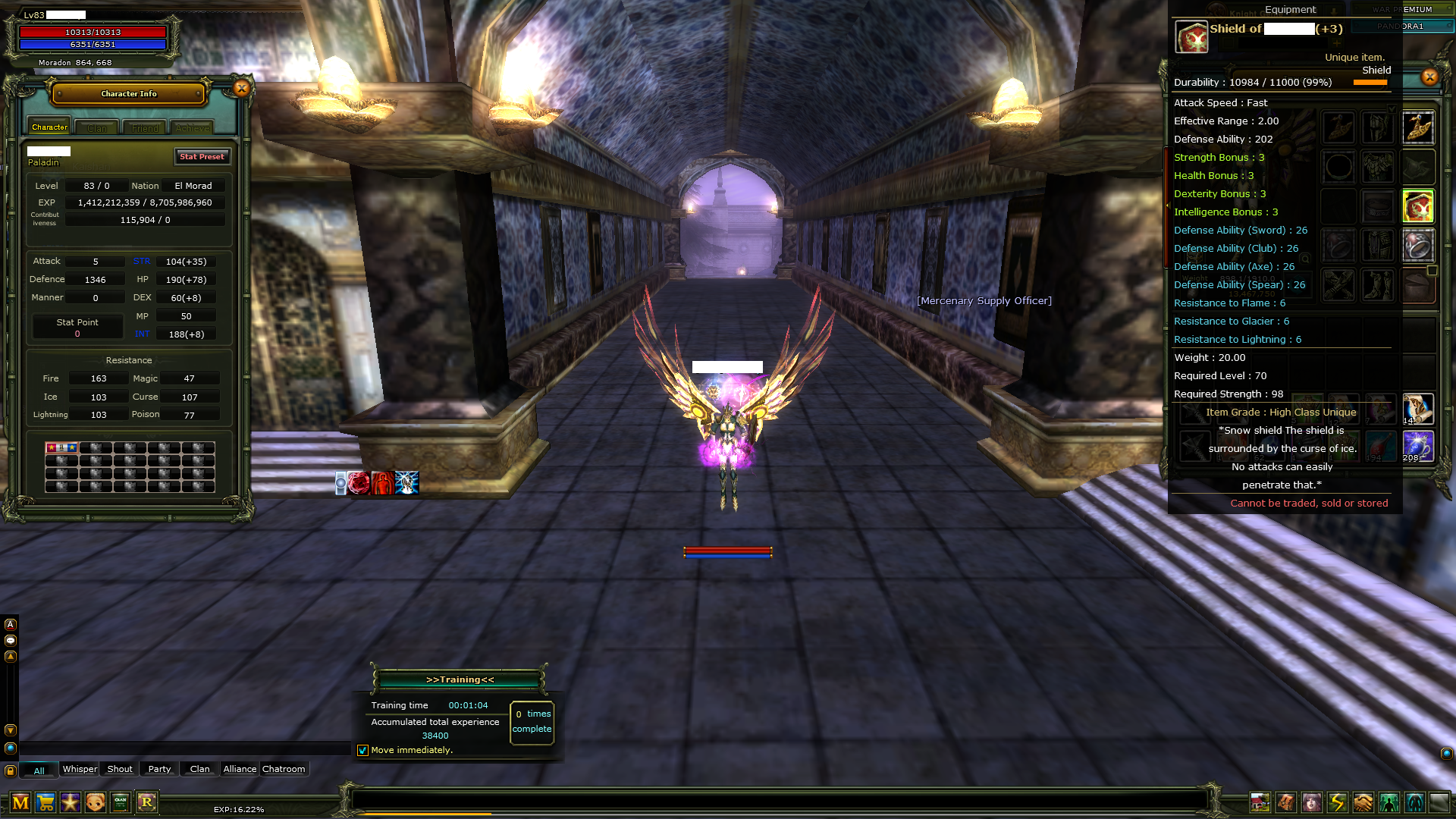The height and width of the screenshot is (819, 1456).
Task: Click the Stat Point button
Action: pyautogui.click(x=77, y=325)
